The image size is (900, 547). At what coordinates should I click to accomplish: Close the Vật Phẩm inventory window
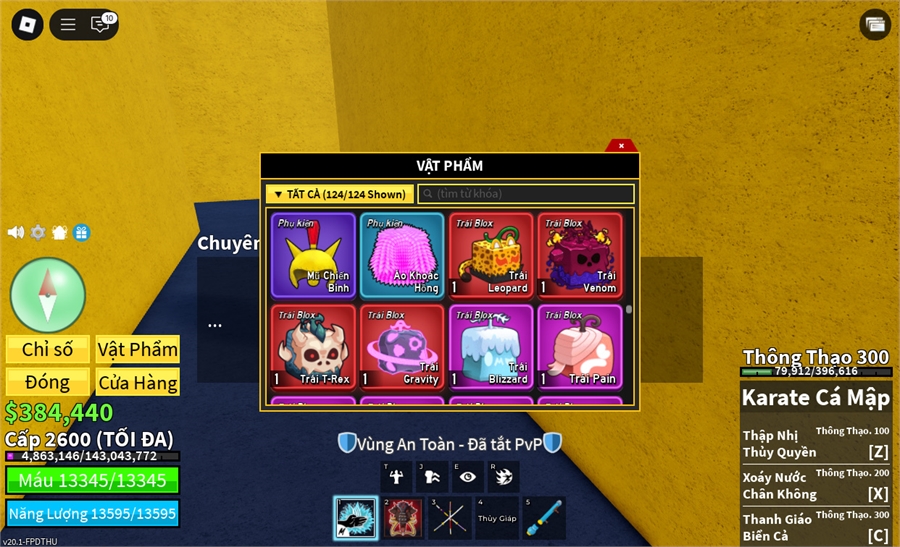click(x=621, y=145)
